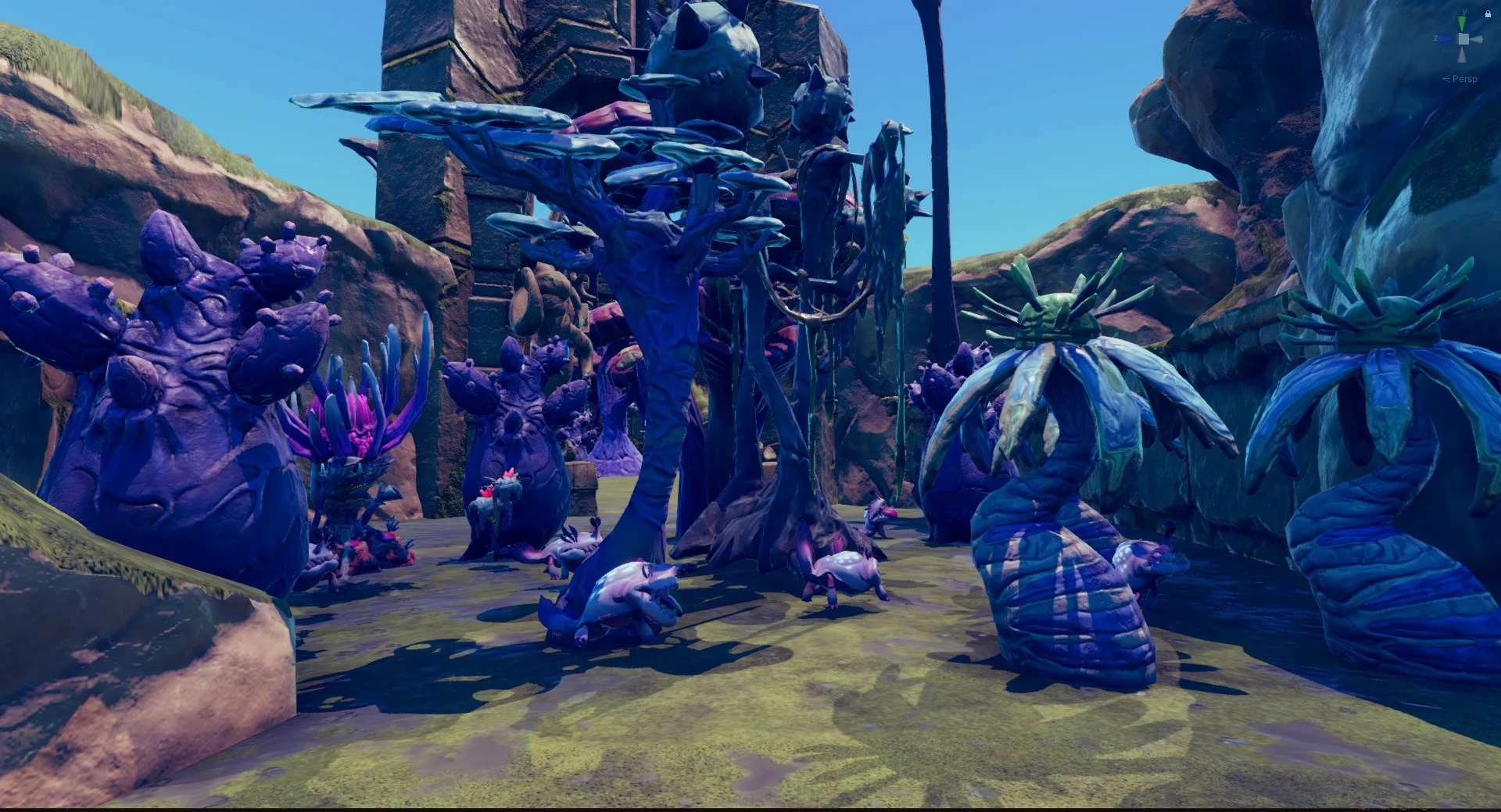Click the green Y-axis cone on the scene gizmo
This screenshot has height=812, width=1501.
[1463, 22]
